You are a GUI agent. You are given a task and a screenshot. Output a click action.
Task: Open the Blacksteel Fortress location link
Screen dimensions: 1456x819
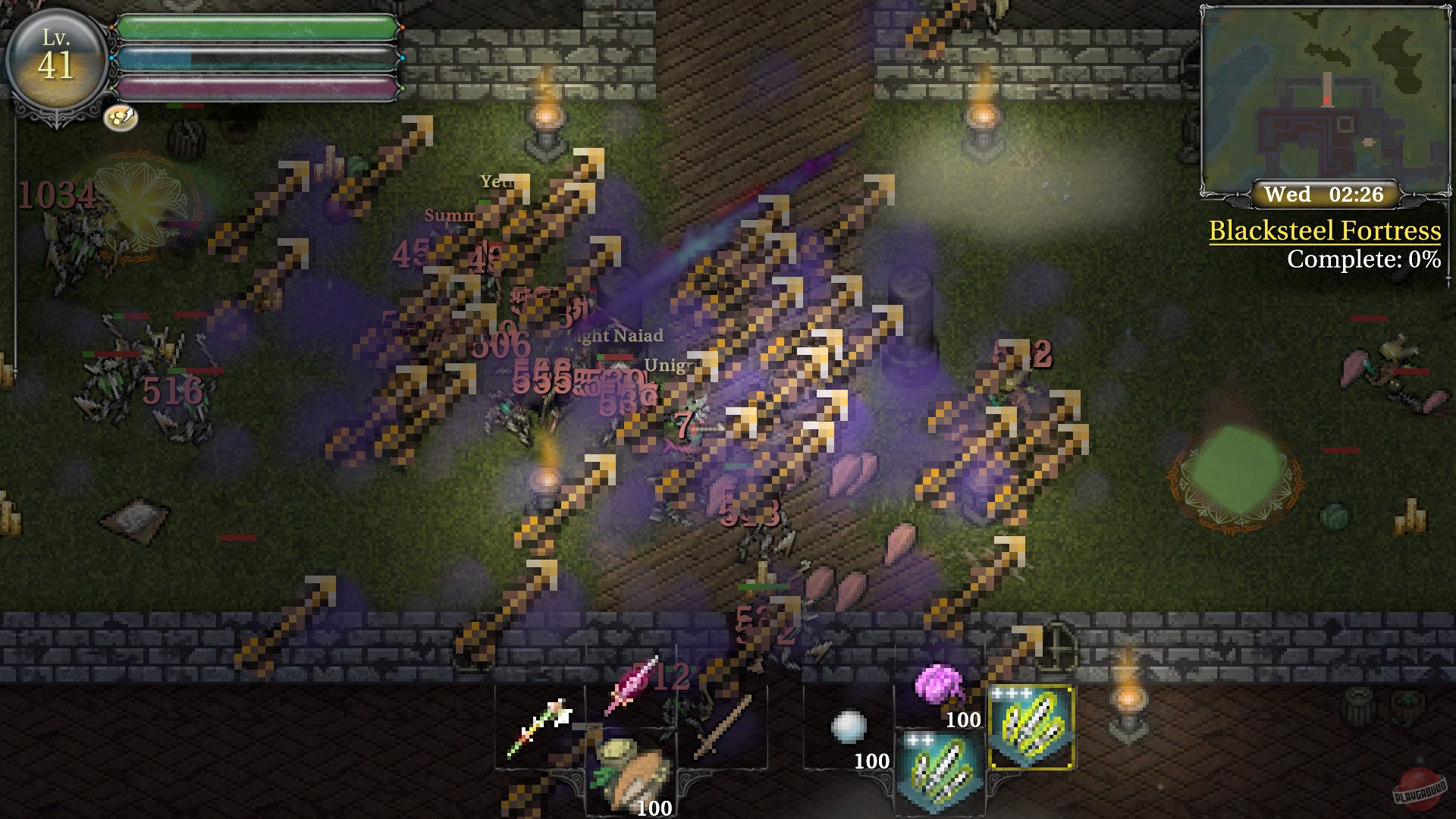click(x=1326, y=232)
